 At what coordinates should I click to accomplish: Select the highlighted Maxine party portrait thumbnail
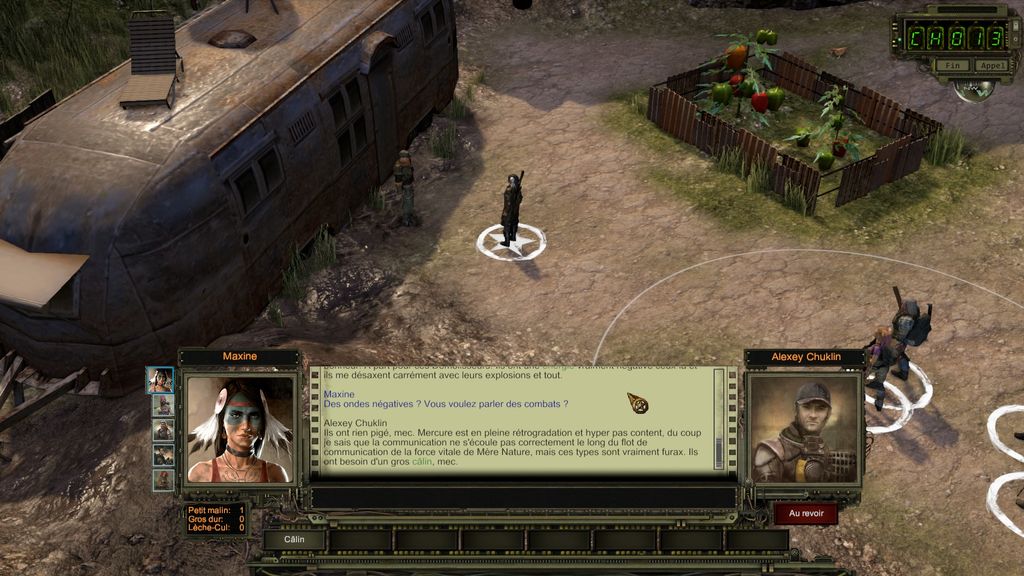click(x=160, y=380)
